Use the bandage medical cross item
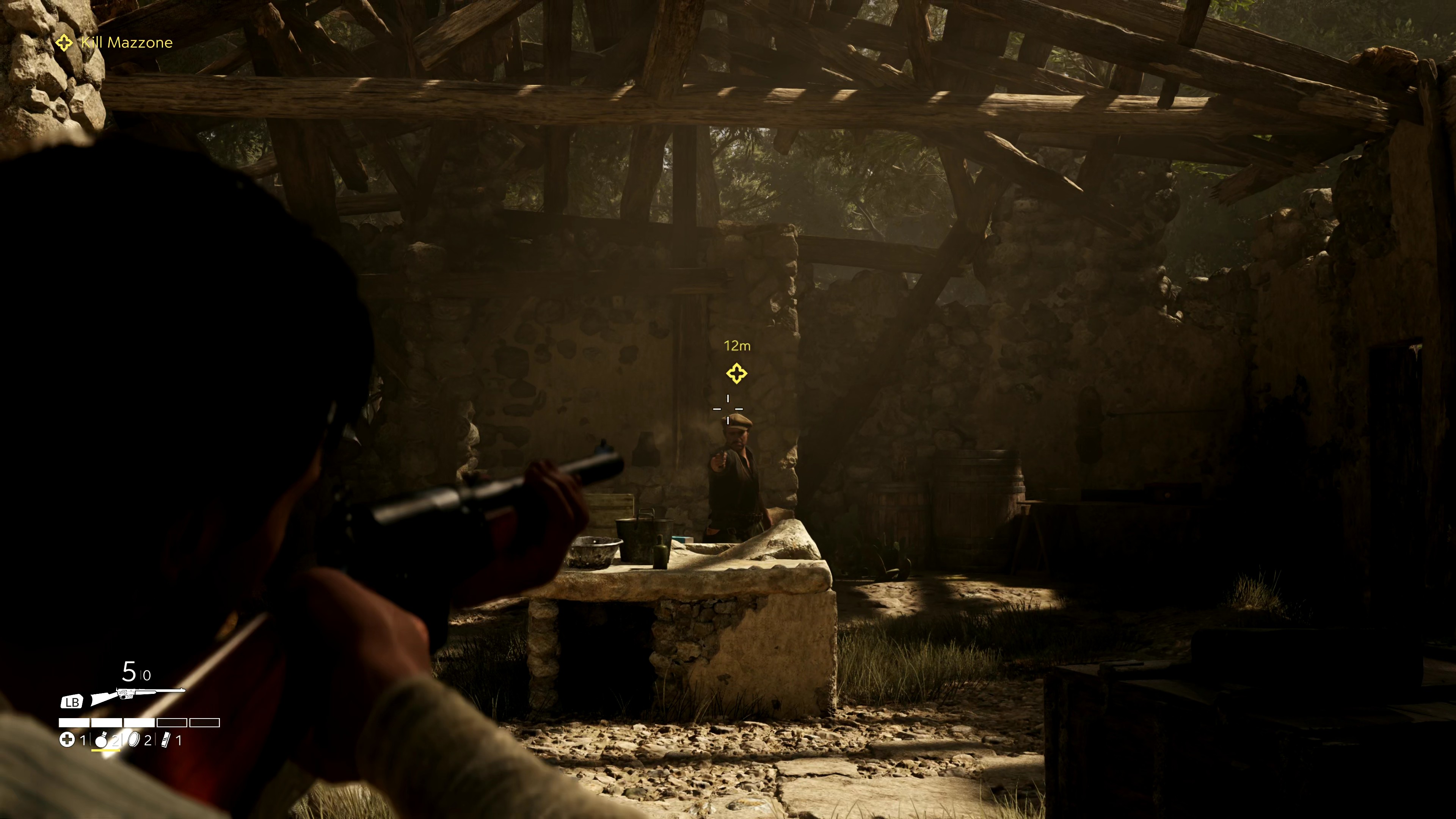The height and width of the screenshot is (819, 1456). click(67, 740)
